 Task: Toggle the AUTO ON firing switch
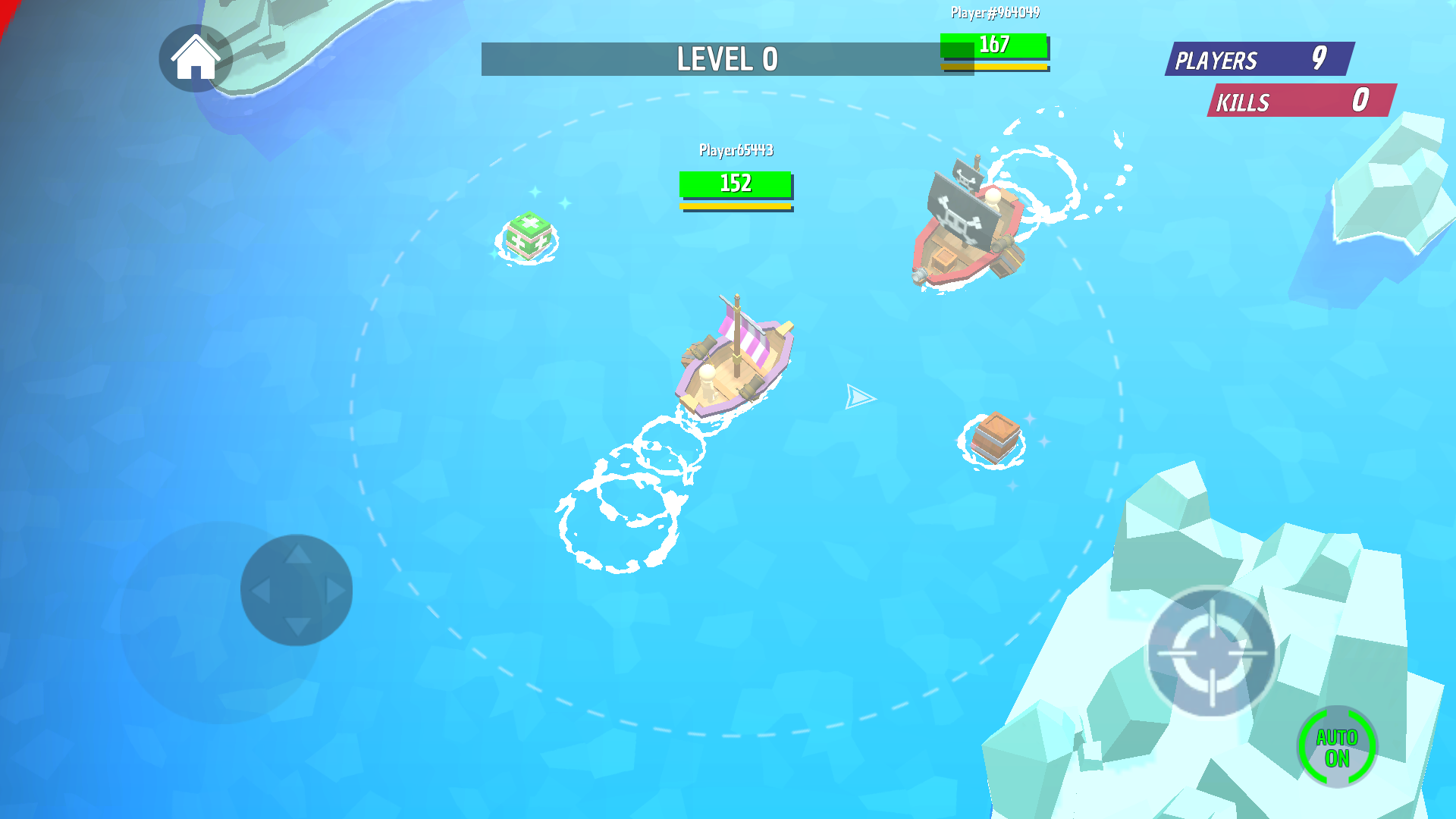click(x=1337, y=747)
